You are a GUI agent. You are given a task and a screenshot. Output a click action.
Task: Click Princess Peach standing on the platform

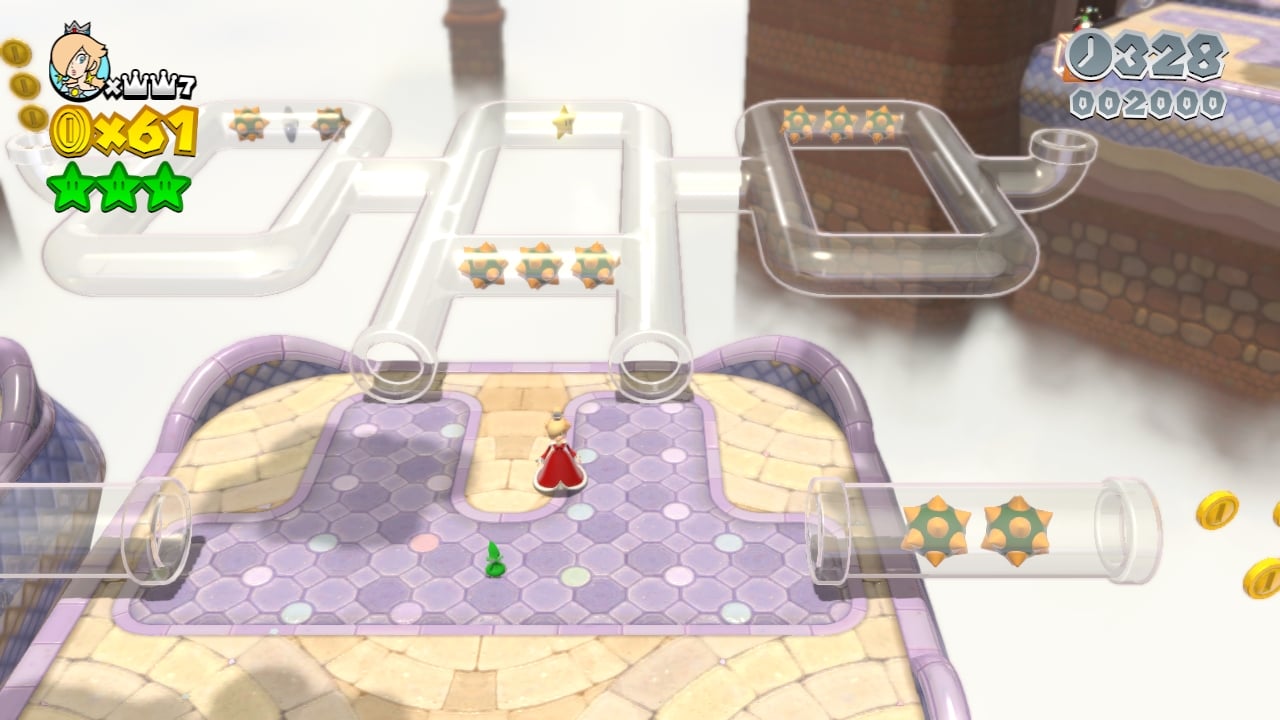click(x=560, y=455)
